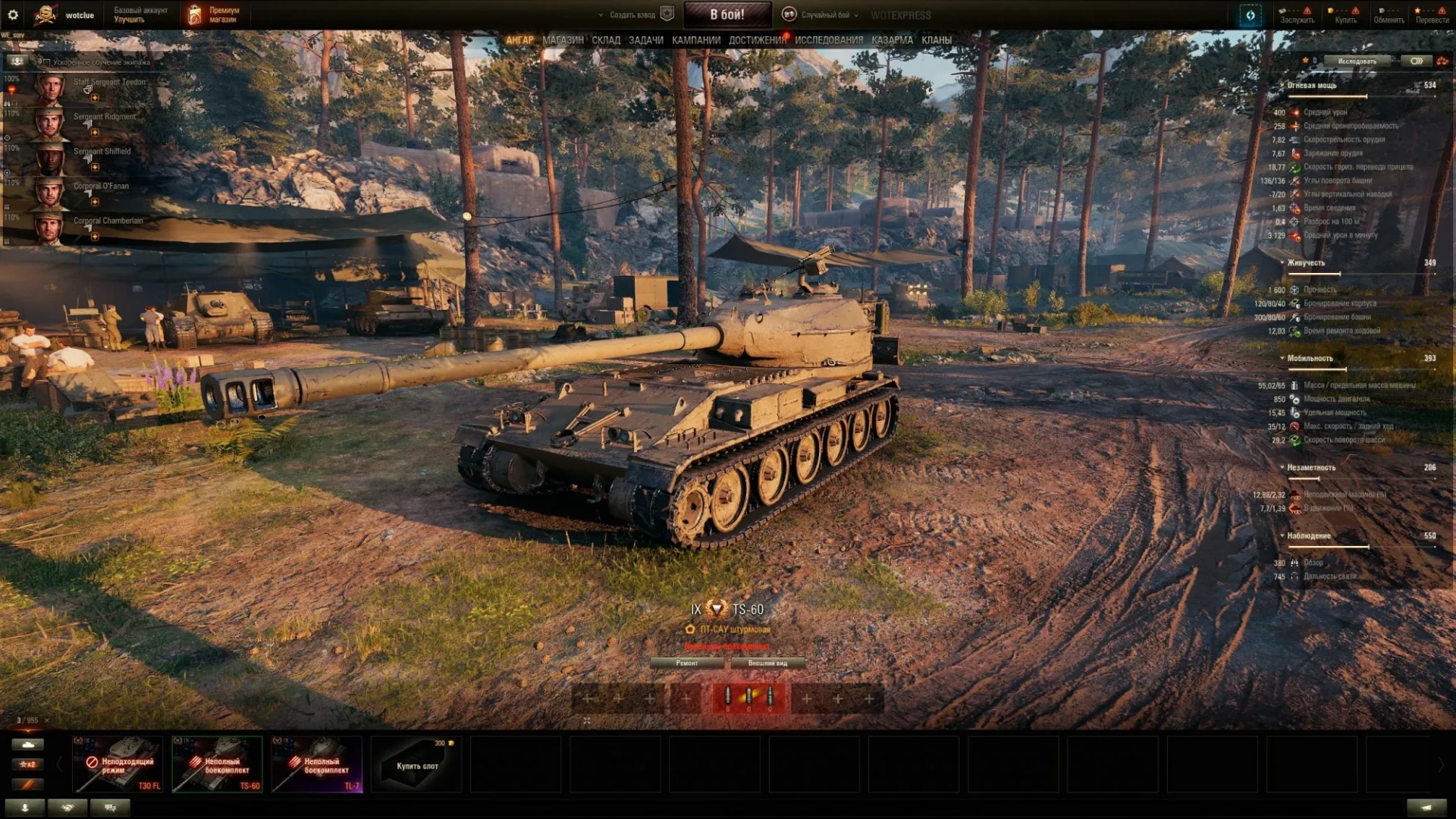Open the Премиум магазин shop
The image size is (1456, 819).
pyautogui.click(x=213, y=14)
